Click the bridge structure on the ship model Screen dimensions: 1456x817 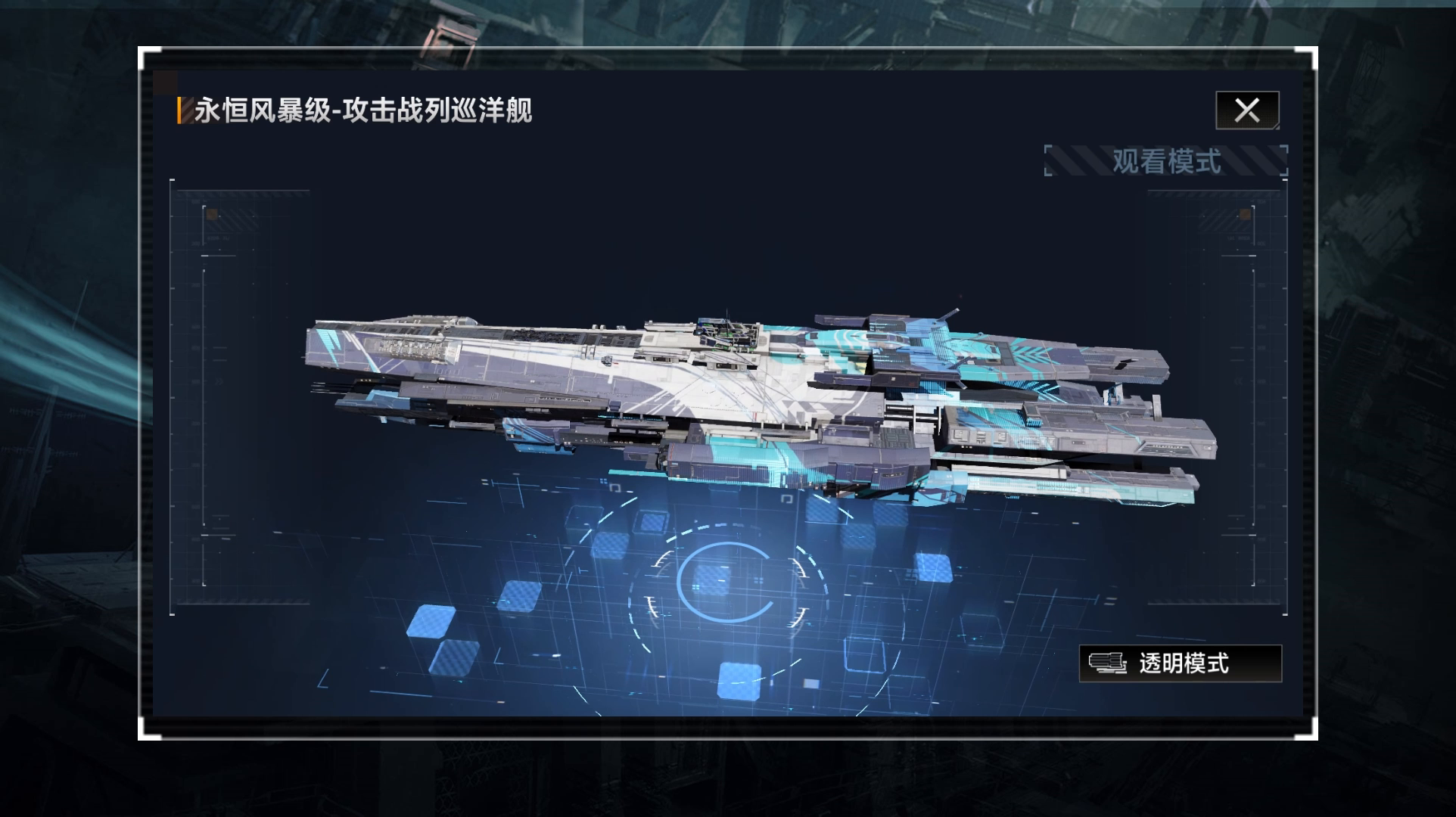726,333
